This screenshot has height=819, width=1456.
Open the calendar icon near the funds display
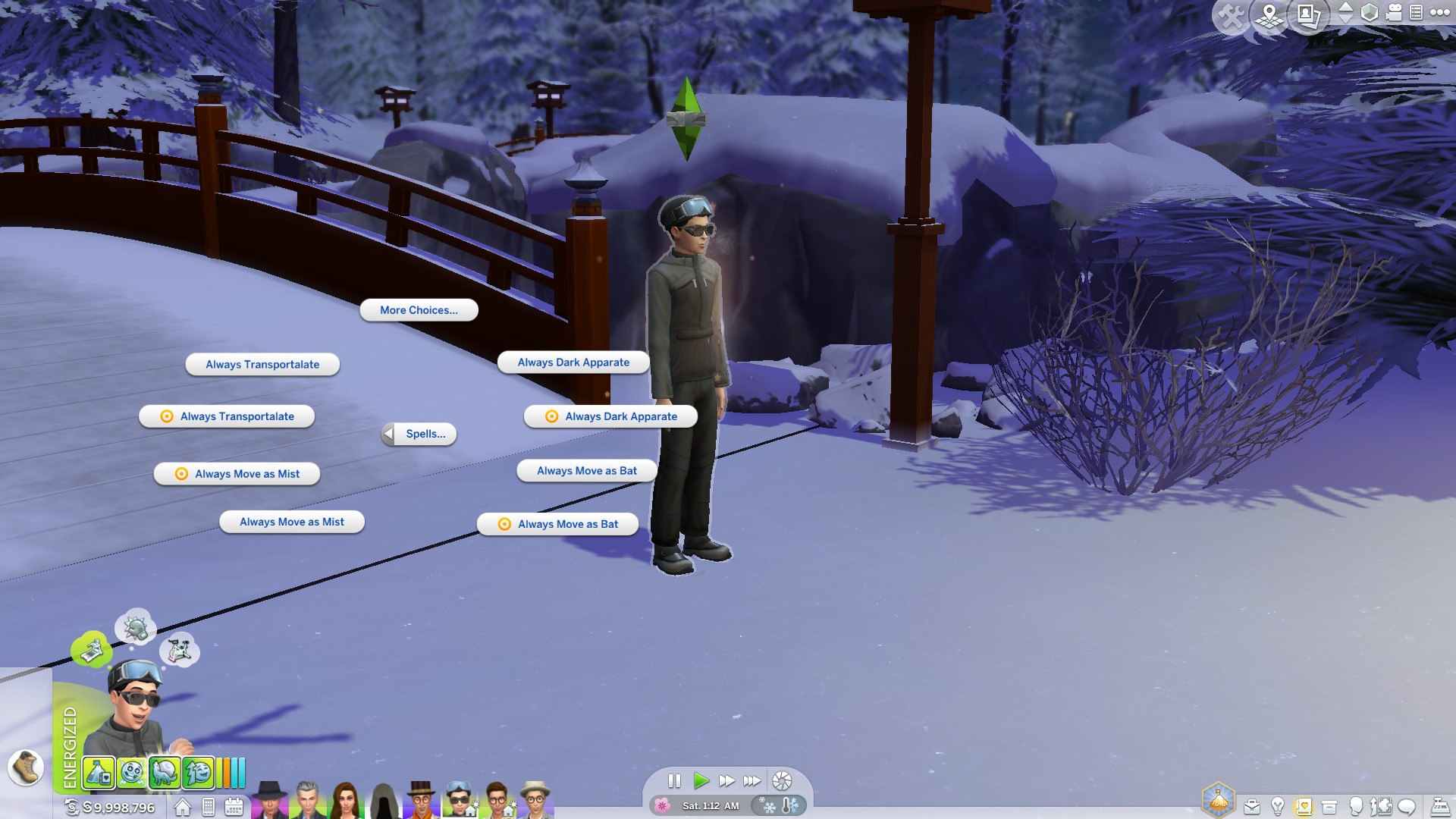point(234,808)
